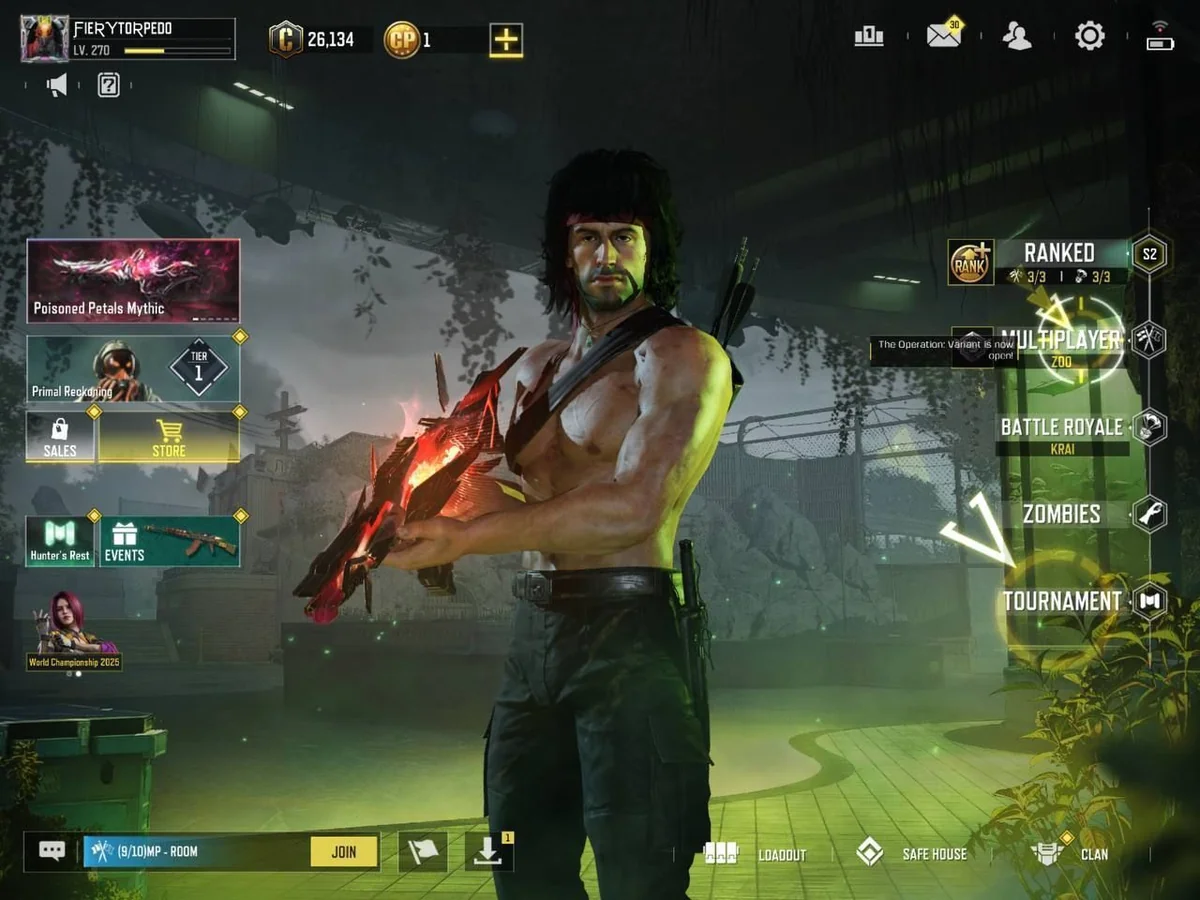Choose Battle Royale mode
Screen dimensions: 1200x900
1061,428
